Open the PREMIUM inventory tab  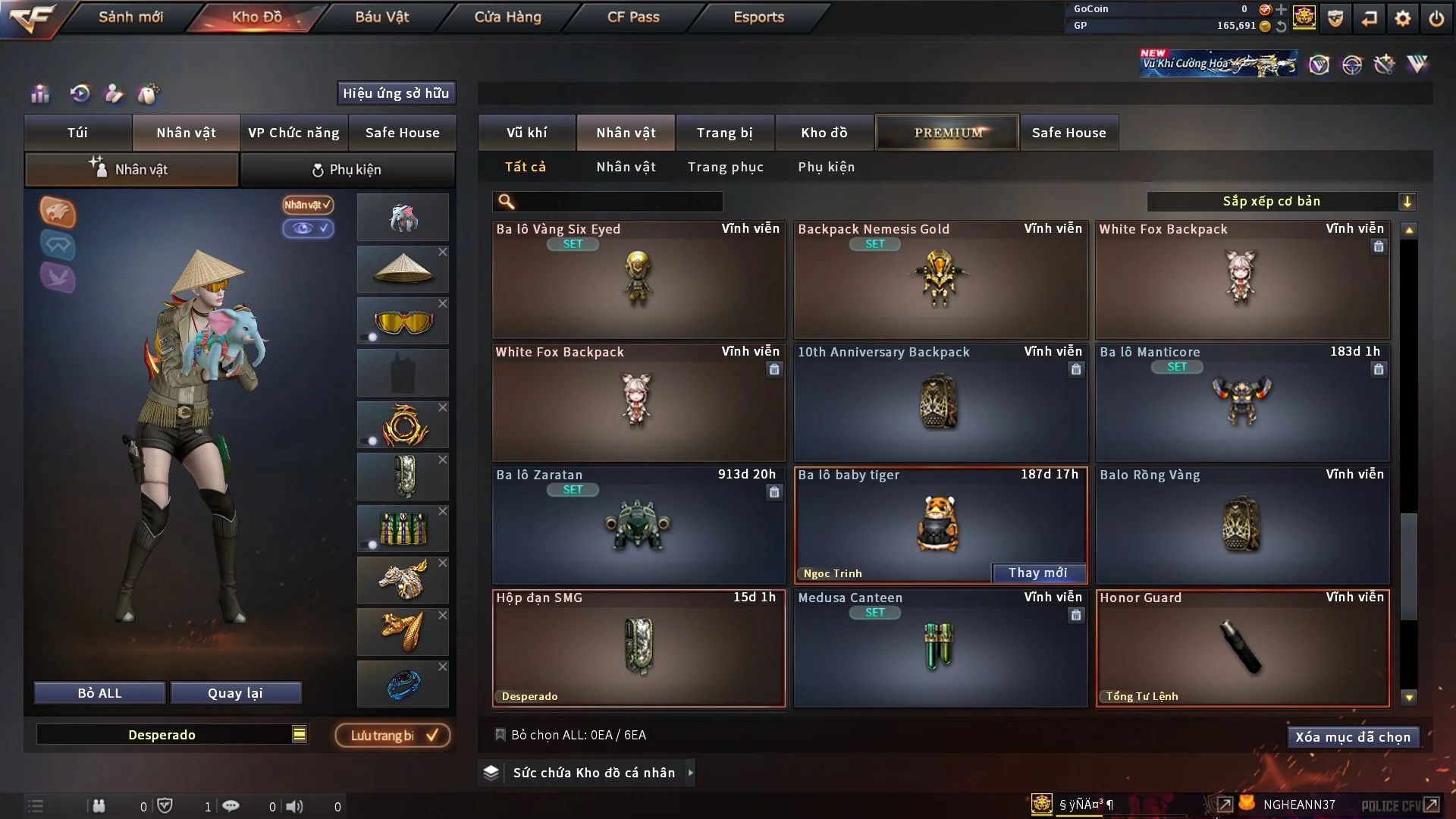tap(947, 133)
